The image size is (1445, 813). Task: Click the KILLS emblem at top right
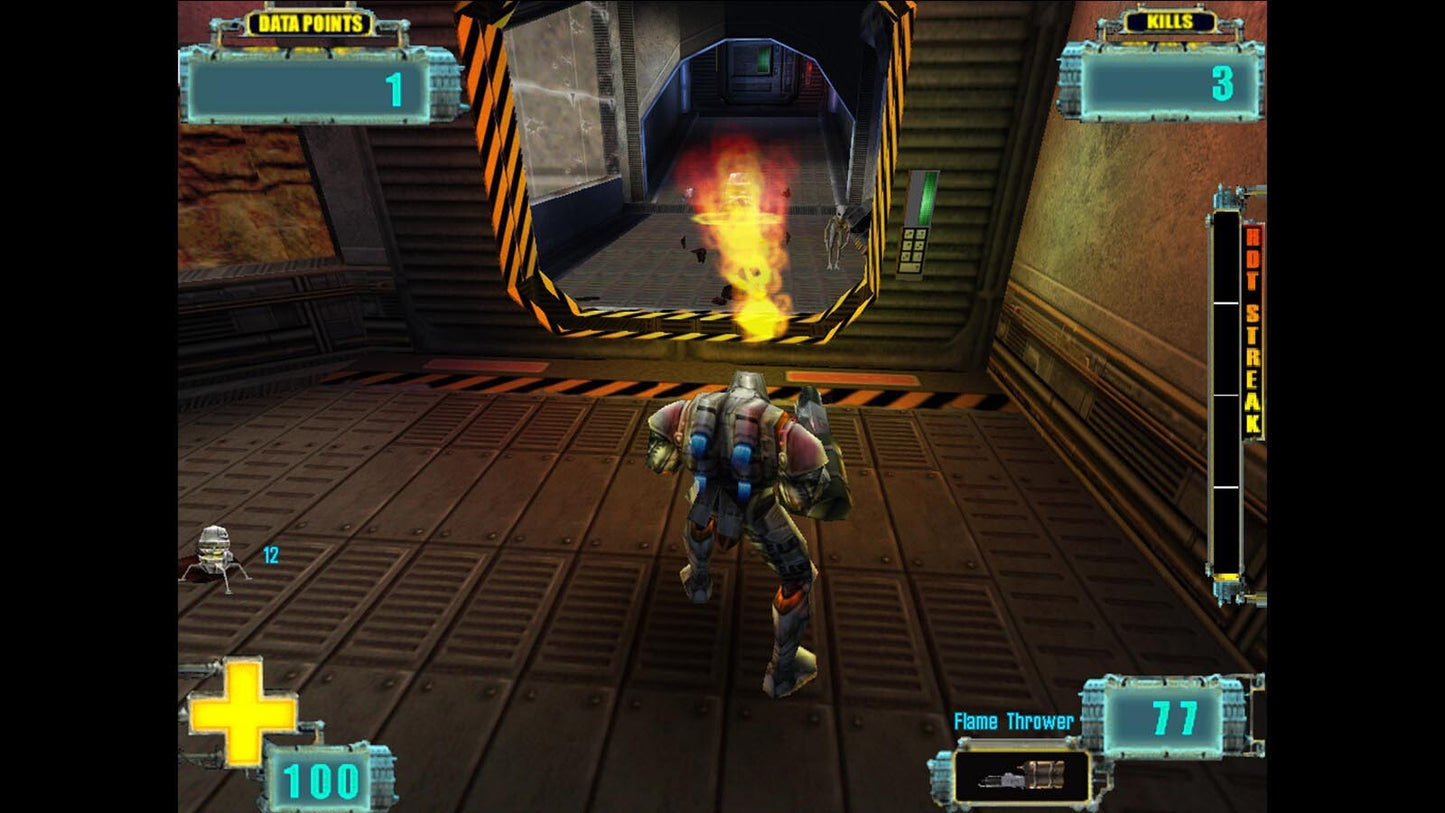point(1168,20)
